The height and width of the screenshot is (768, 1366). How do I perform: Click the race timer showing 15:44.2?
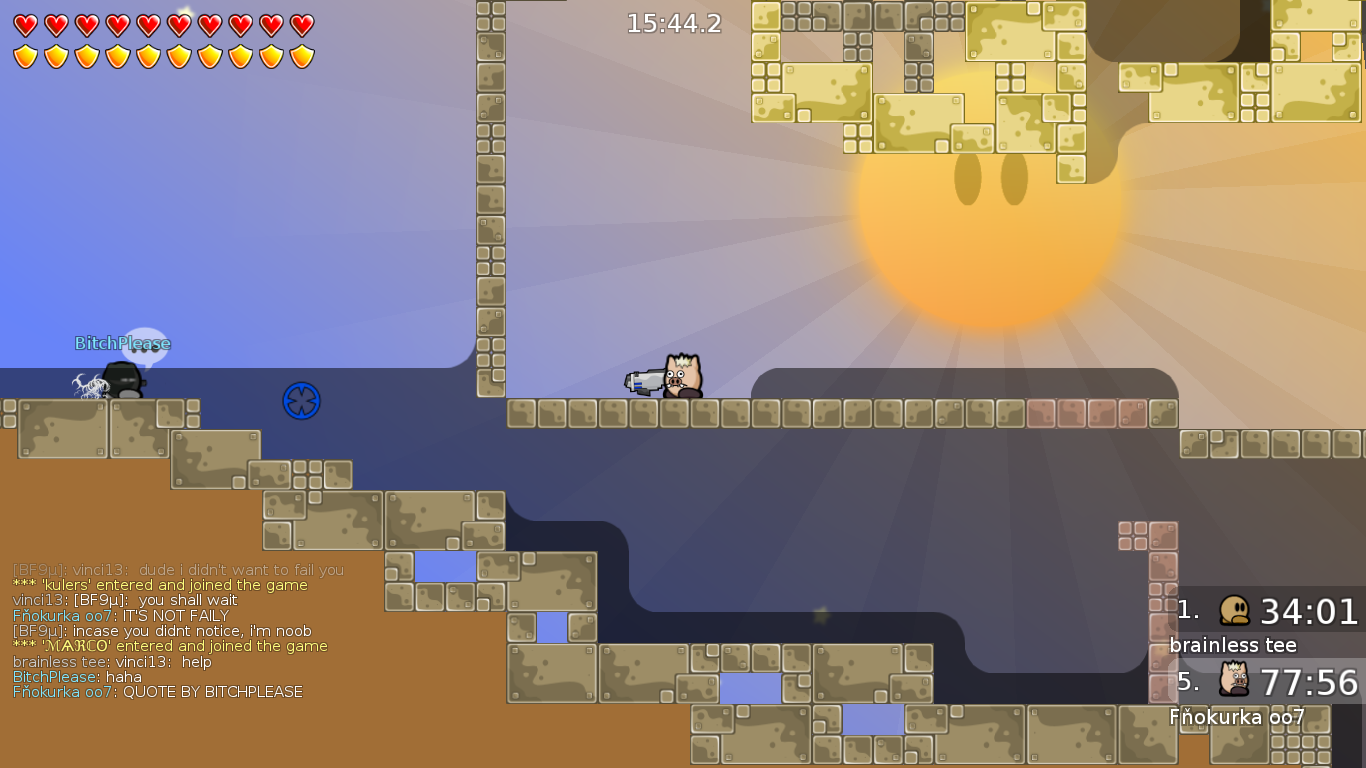[674, 23]
